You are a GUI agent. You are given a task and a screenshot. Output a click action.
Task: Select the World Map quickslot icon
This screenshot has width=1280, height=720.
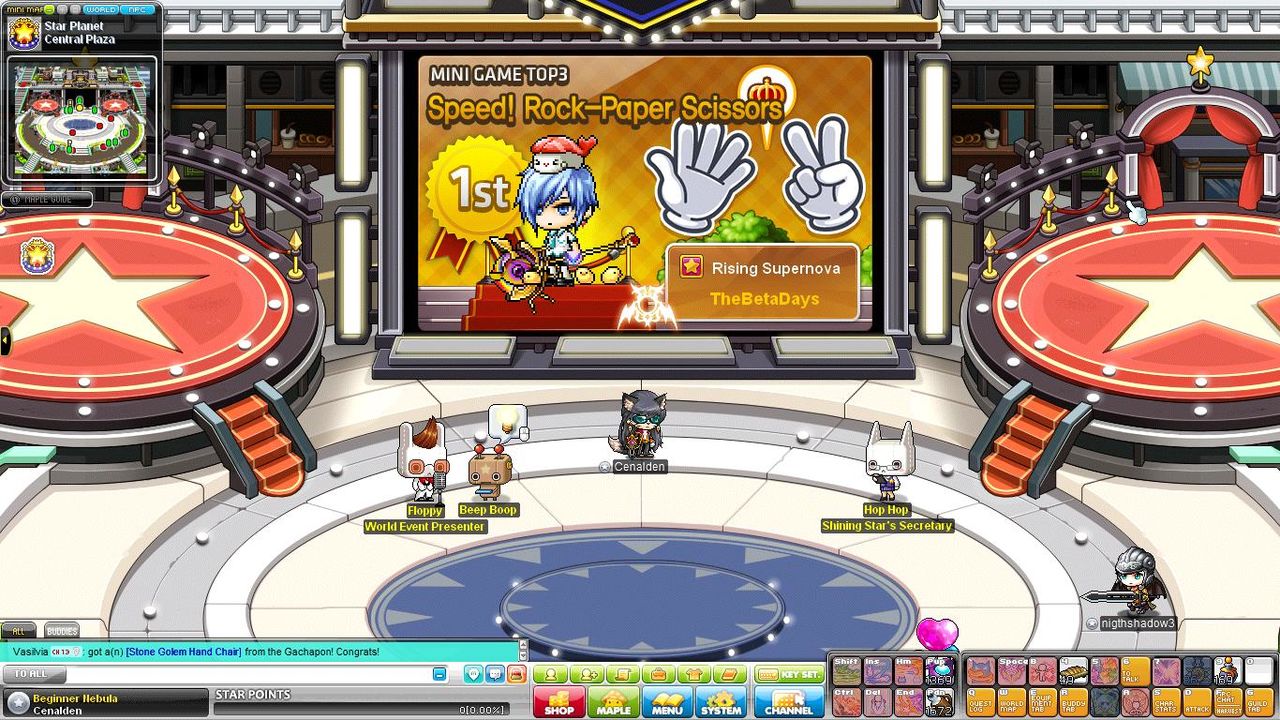[x=1012, y=703]
